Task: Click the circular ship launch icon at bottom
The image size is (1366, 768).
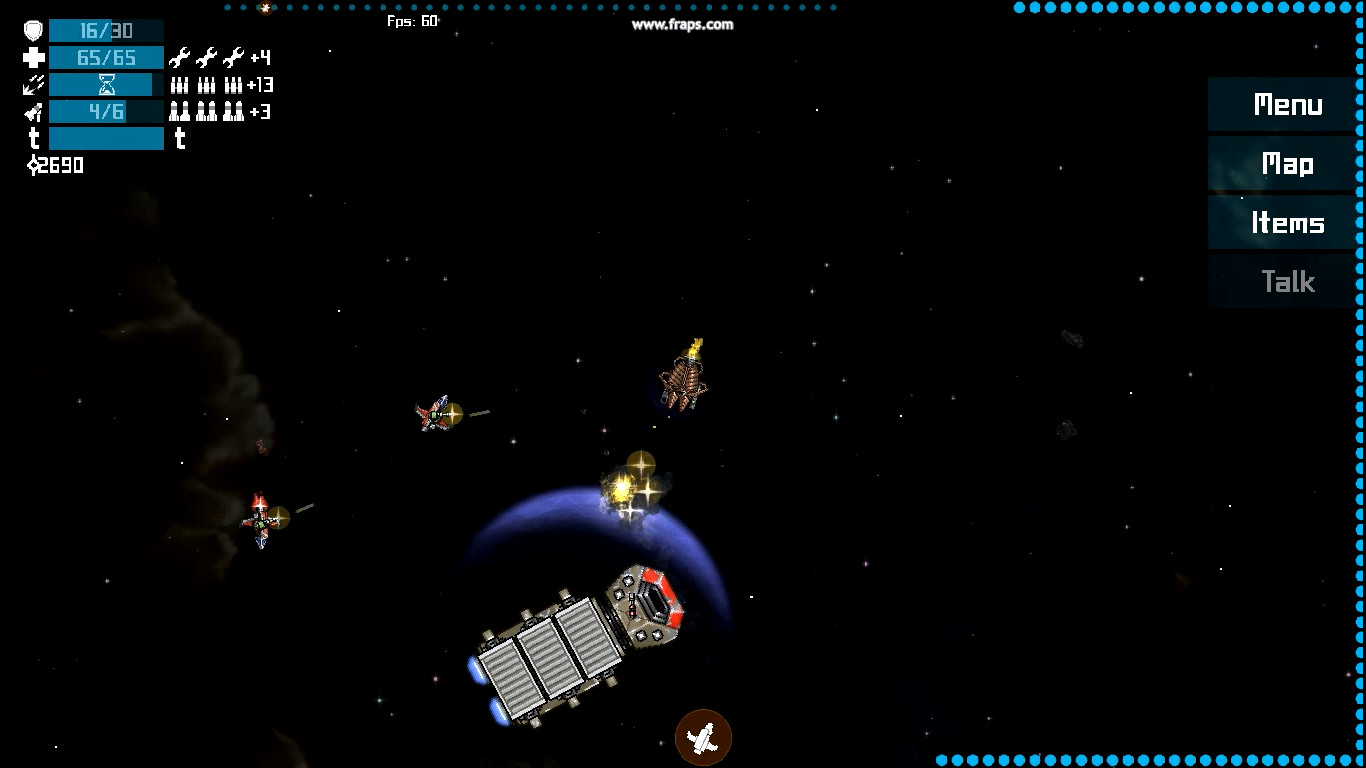Action: pos(704,737)
